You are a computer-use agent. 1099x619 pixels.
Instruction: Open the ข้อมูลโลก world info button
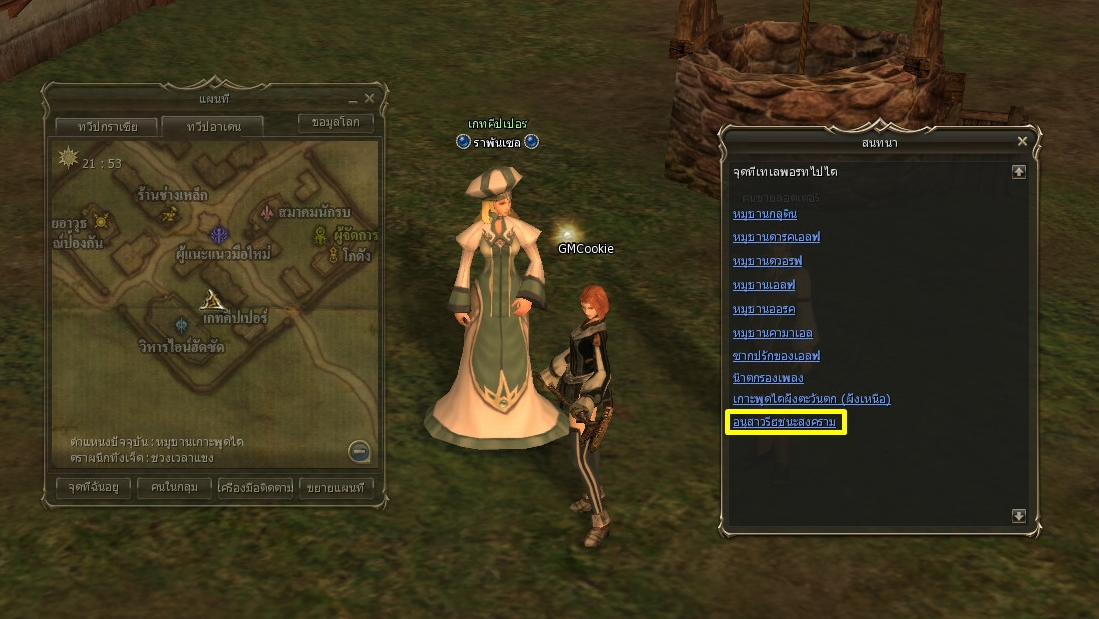[336, 123]
